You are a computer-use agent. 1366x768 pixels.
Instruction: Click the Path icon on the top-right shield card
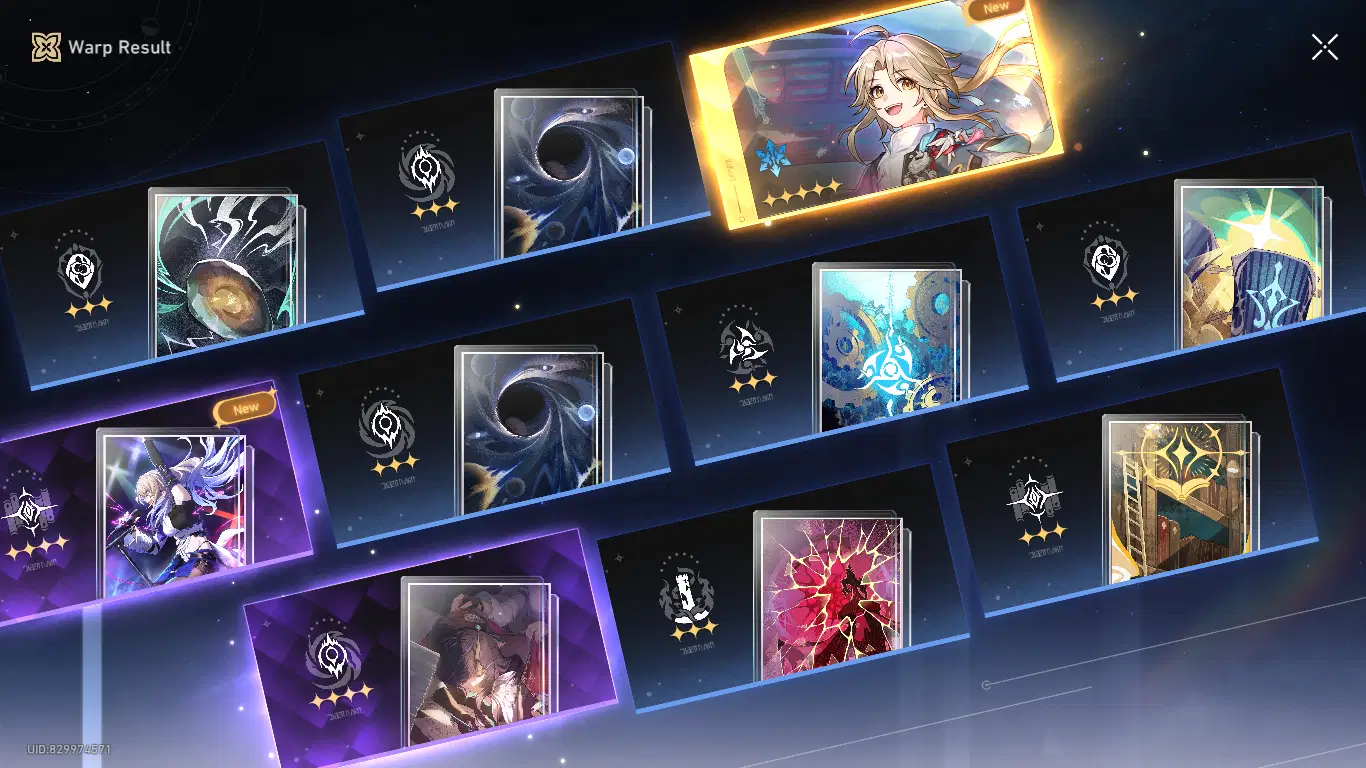(x=1106, y=265)
